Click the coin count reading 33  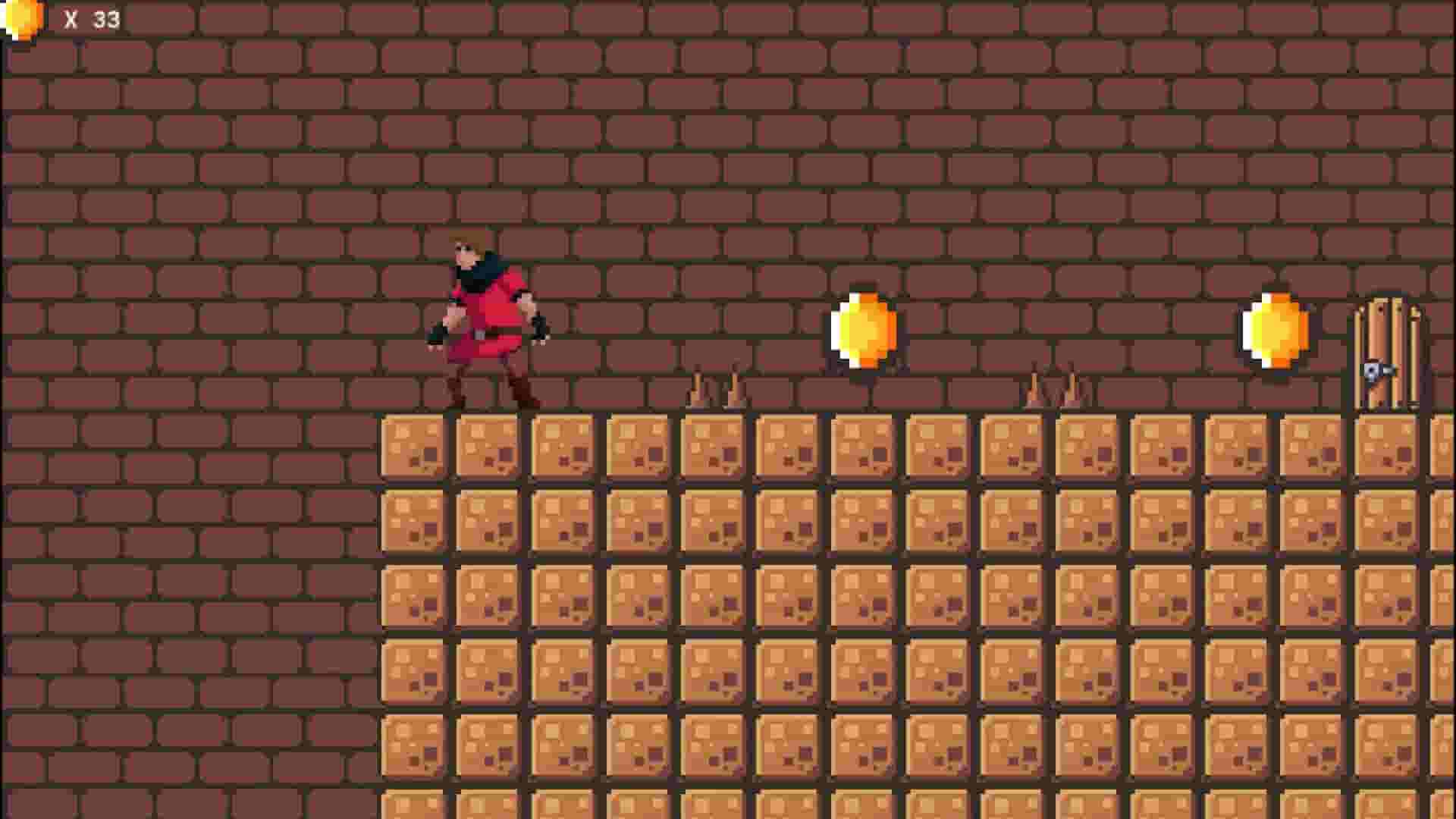(x=105, y=17)
